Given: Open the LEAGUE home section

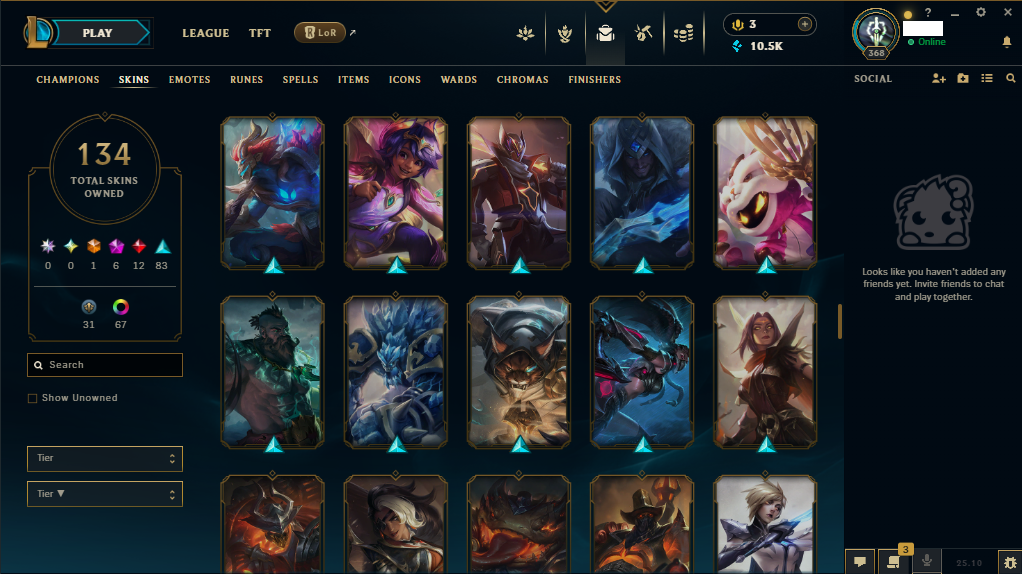Looking at the screenshot, I should [x=206, y=33].
